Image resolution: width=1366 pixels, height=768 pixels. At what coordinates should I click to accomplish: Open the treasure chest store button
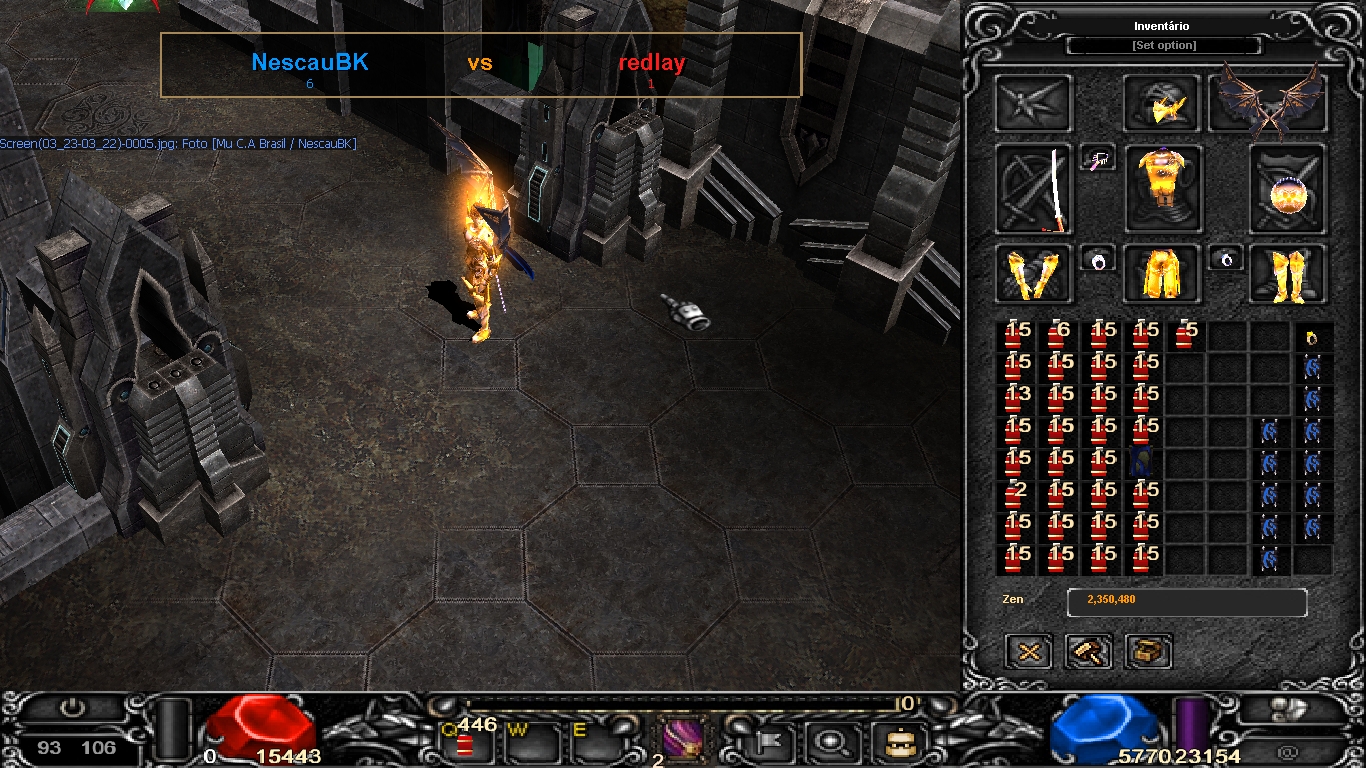click(x=1148, y=652)
